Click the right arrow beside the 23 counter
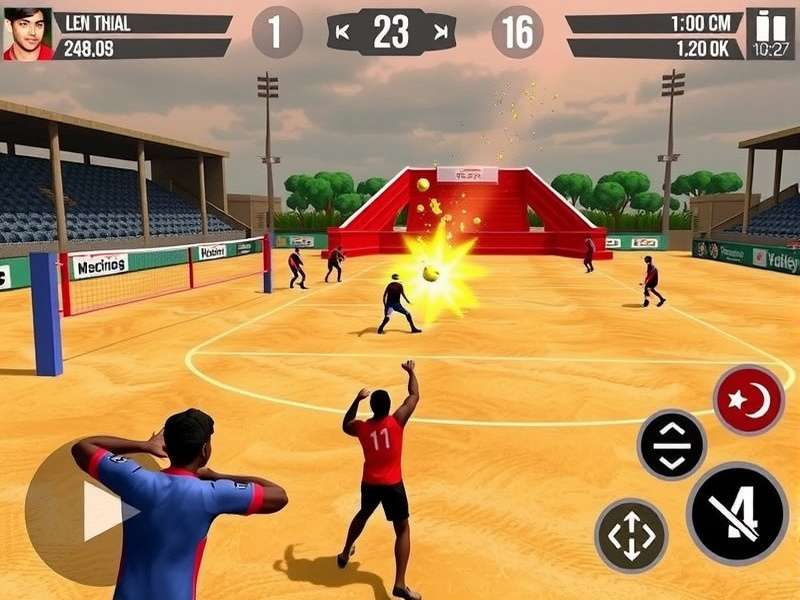The width and height of the screenshot is (800, 600). coord(439,32)
